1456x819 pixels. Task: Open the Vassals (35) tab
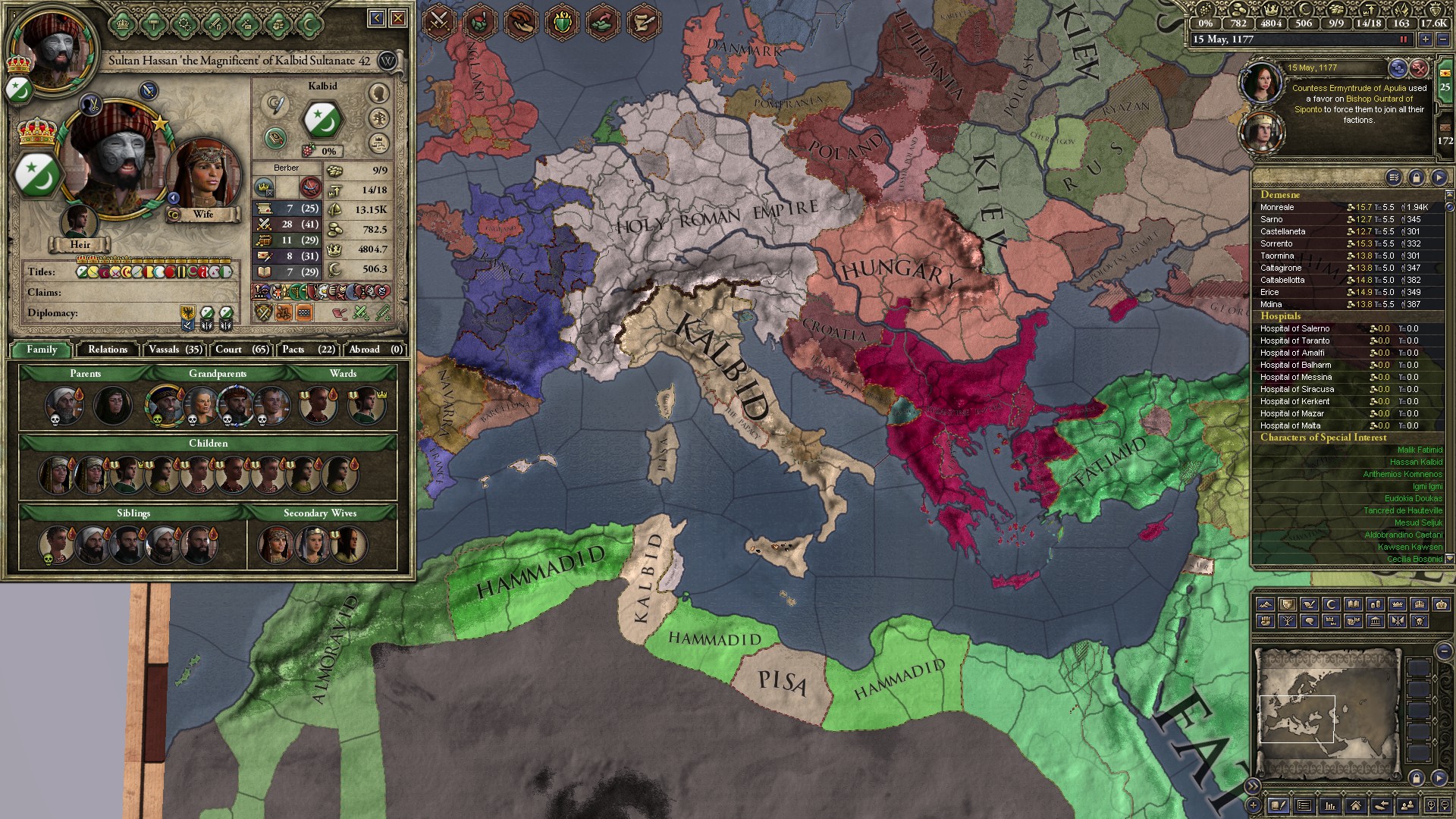175,350
